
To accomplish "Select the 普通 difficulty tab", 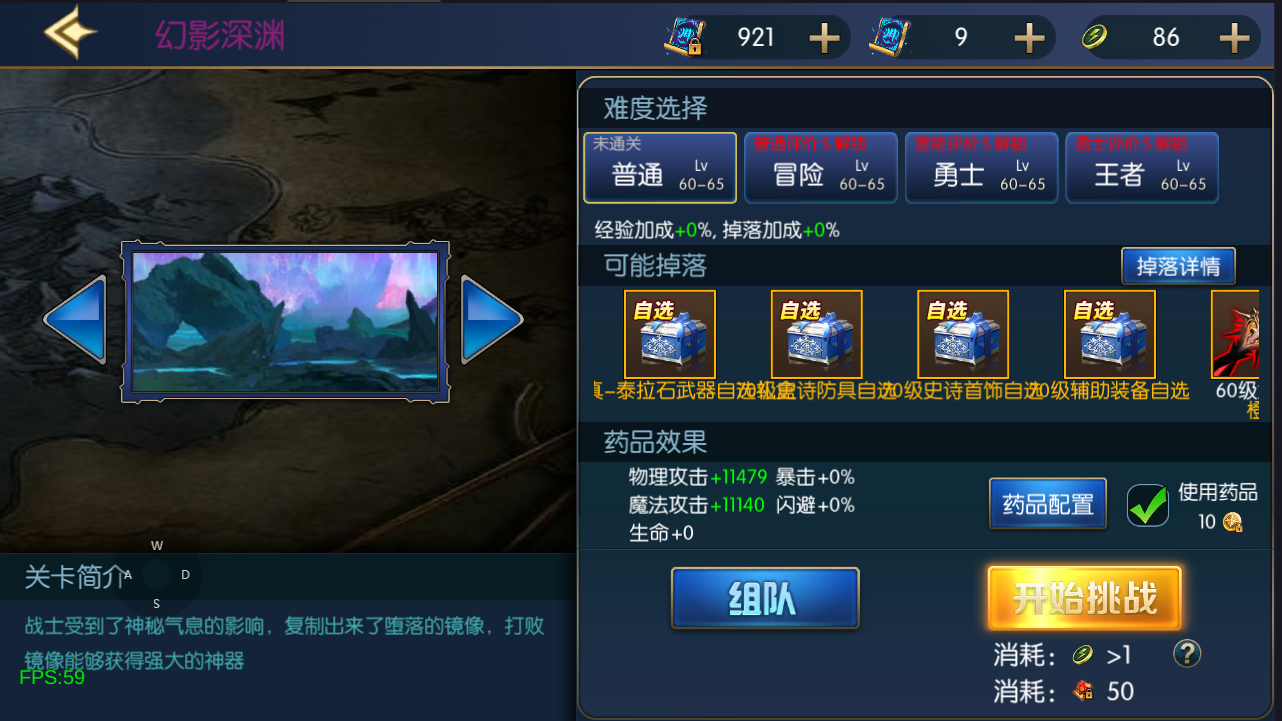I will pyautogui.click(x=659, y=167).
